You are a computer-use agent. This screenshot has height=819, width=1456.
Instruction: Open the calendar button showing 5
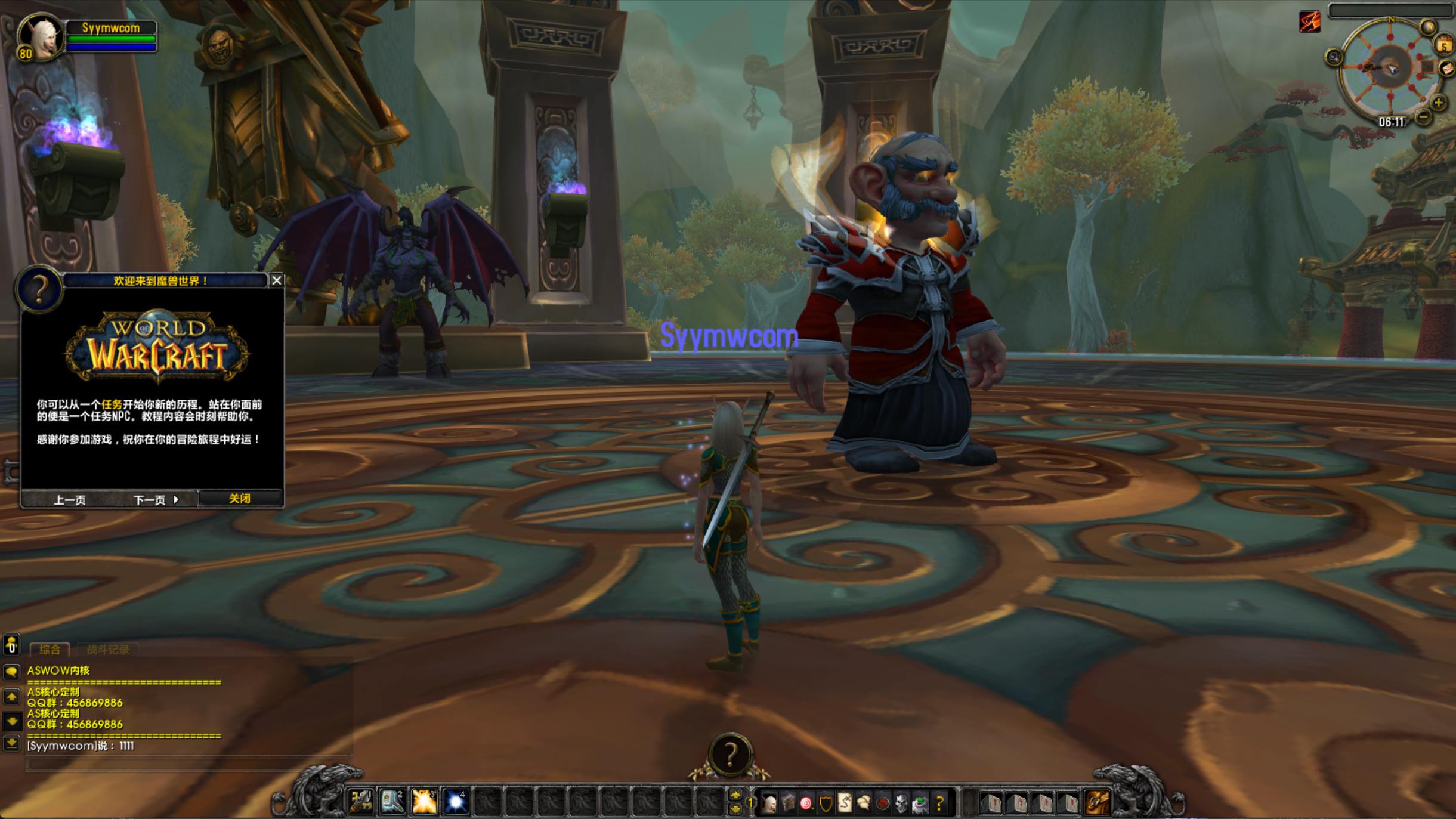point(1444,45)
